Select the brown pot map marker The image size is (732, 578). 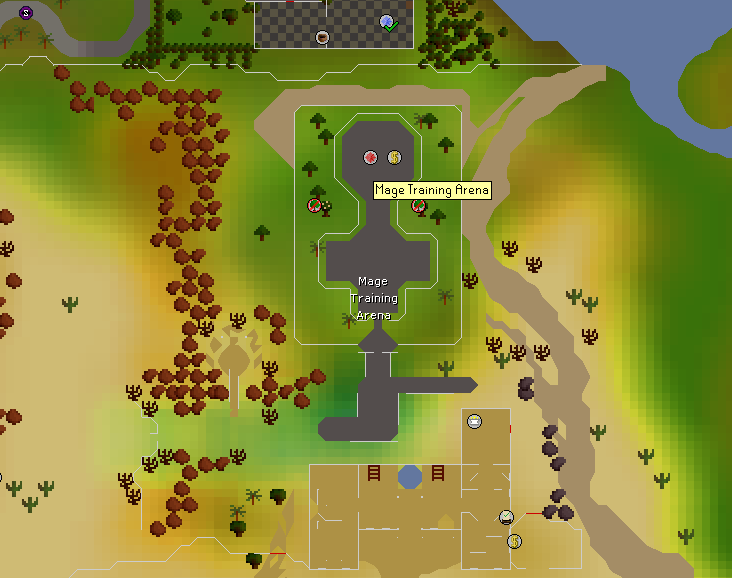tap(323, 37)
